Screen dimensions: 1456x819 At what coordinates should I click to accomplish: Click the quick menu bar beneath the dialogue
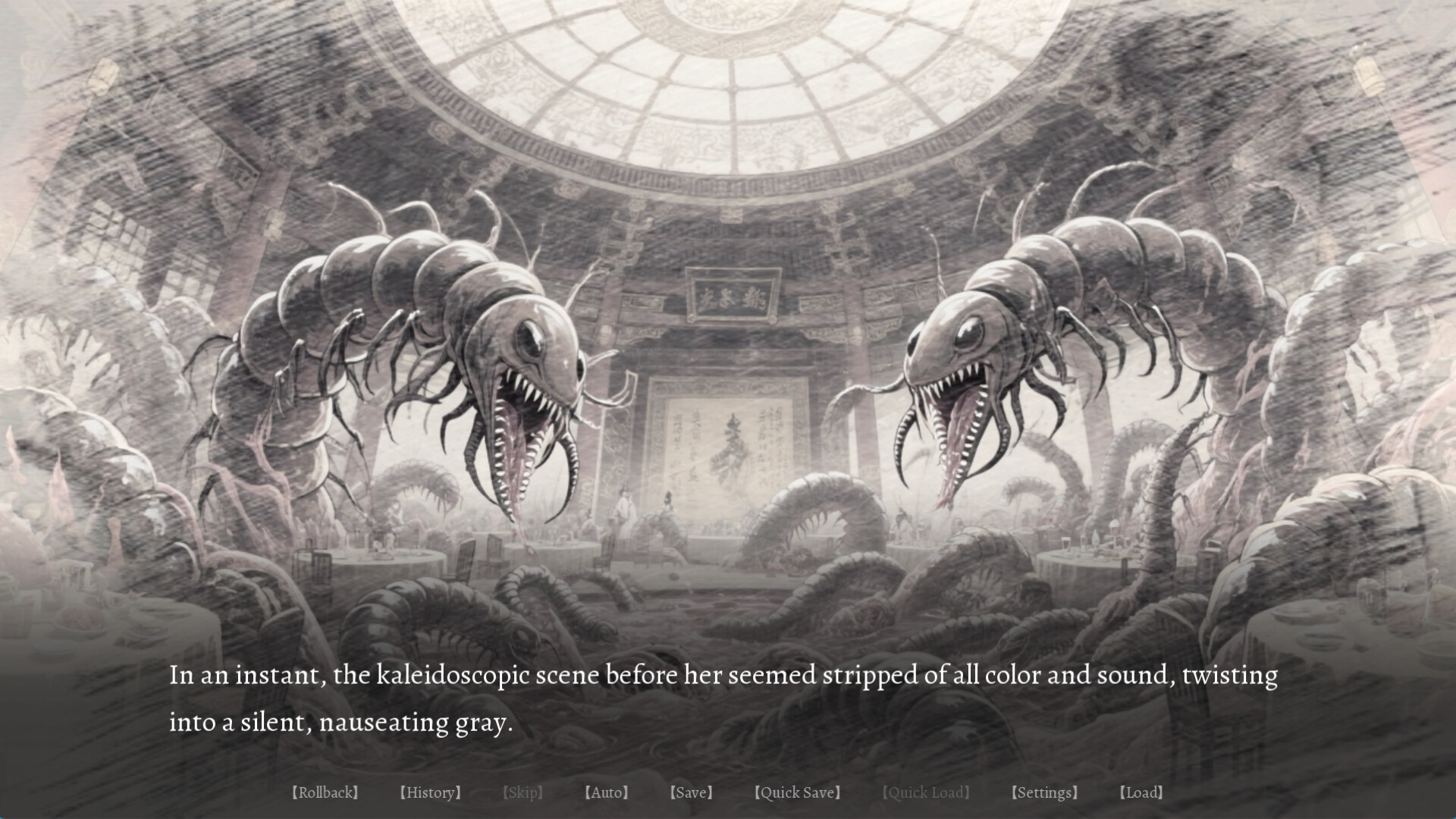tap(728, 792)
